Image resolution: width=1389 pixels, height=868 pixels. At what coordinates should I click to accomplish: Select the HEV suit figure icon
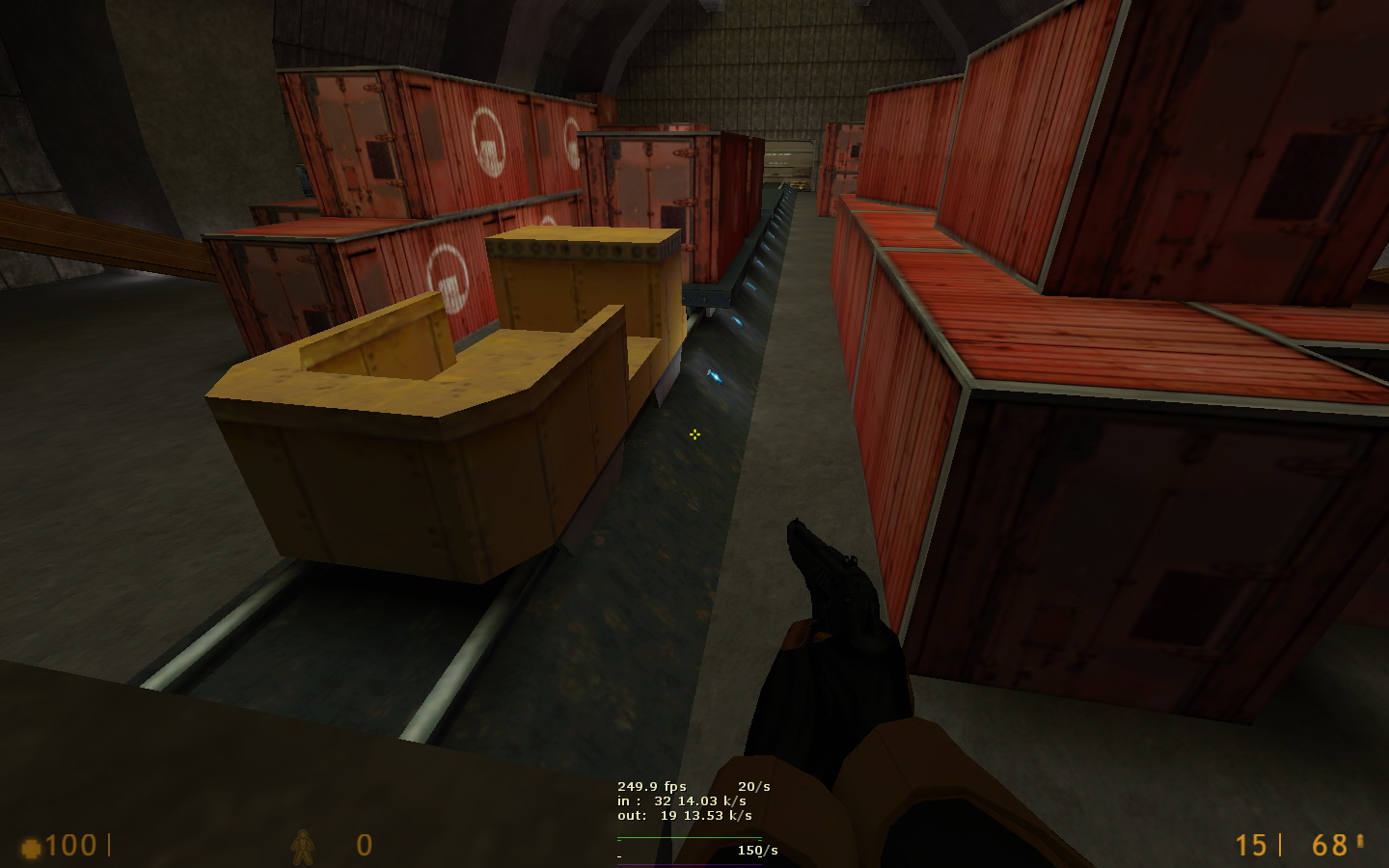(302, 847)
